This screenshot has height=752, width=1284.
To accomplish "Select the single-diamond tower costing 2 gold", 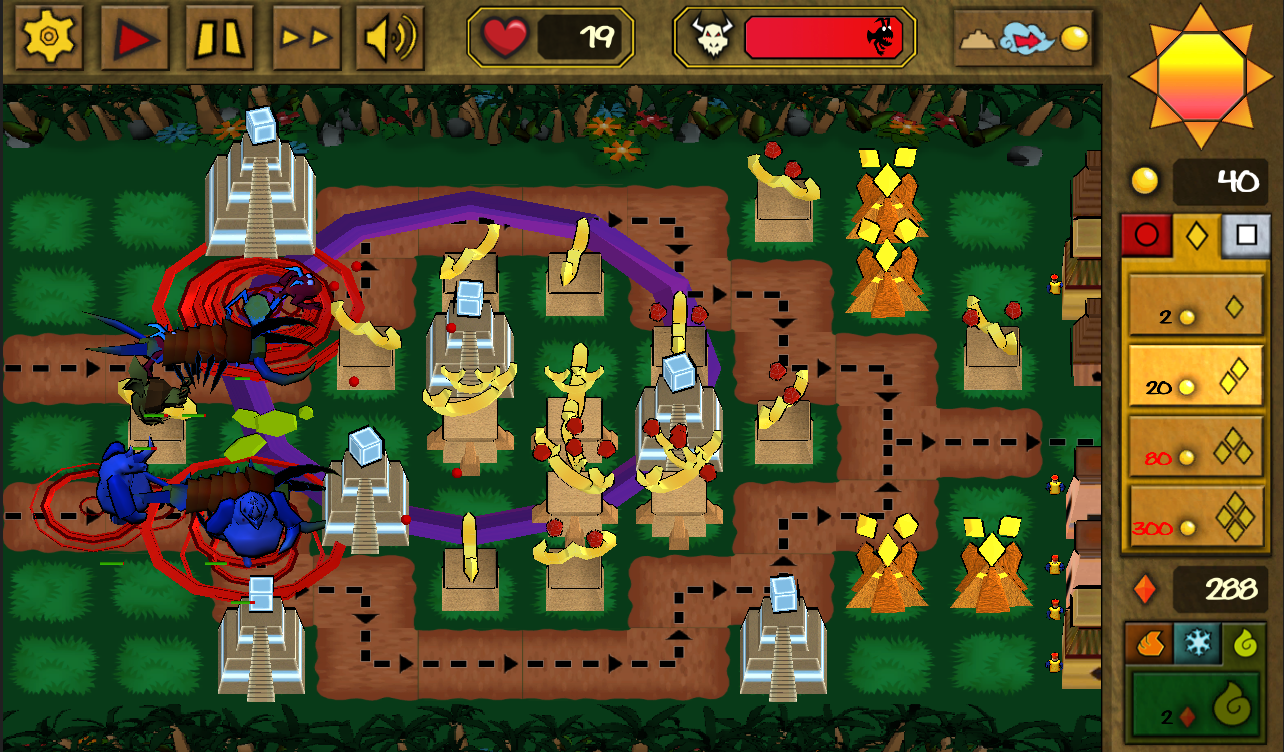I will (1196, 305).
